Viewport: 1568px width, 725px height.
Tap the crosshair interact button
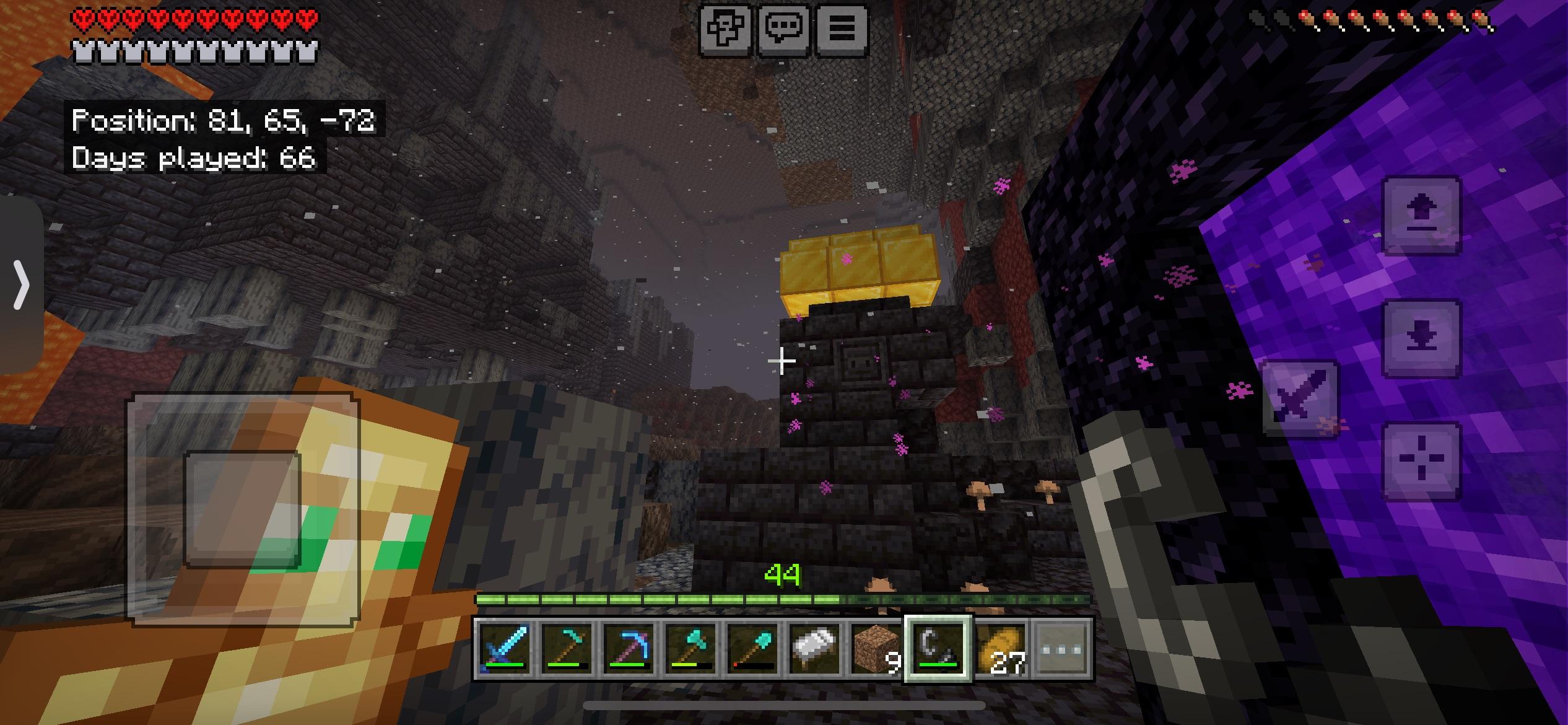1421,460
